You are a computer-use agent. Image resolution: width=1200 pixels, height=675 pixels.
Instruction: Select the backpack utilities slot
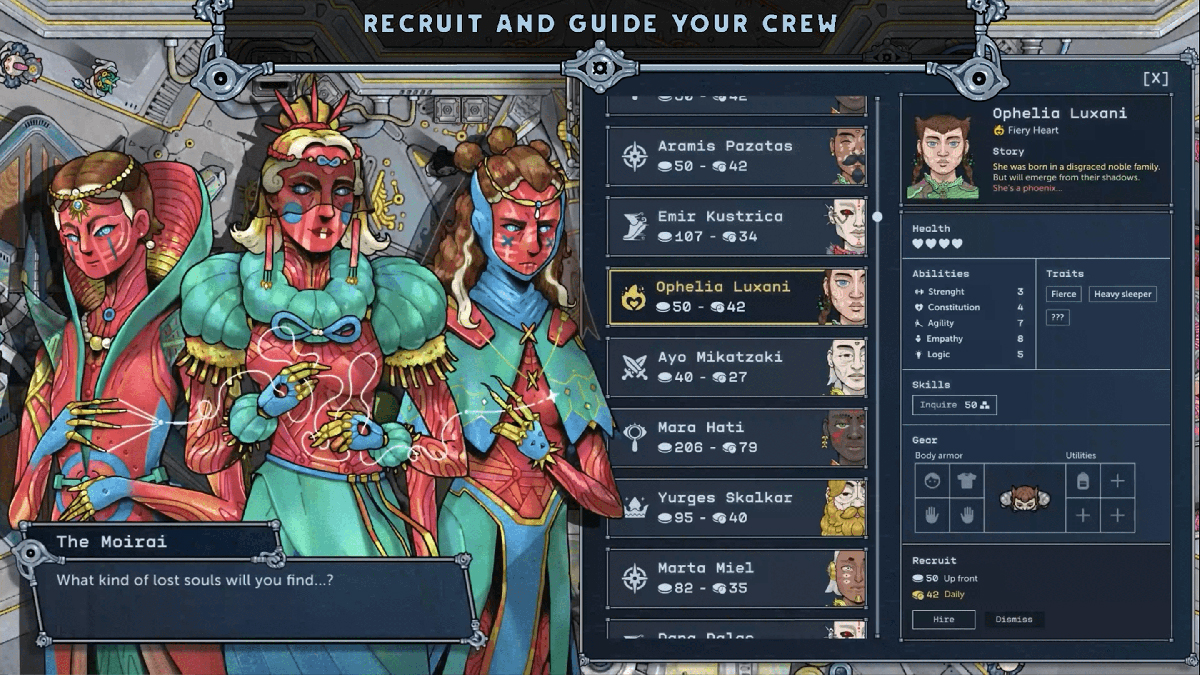coord(1082,481)
